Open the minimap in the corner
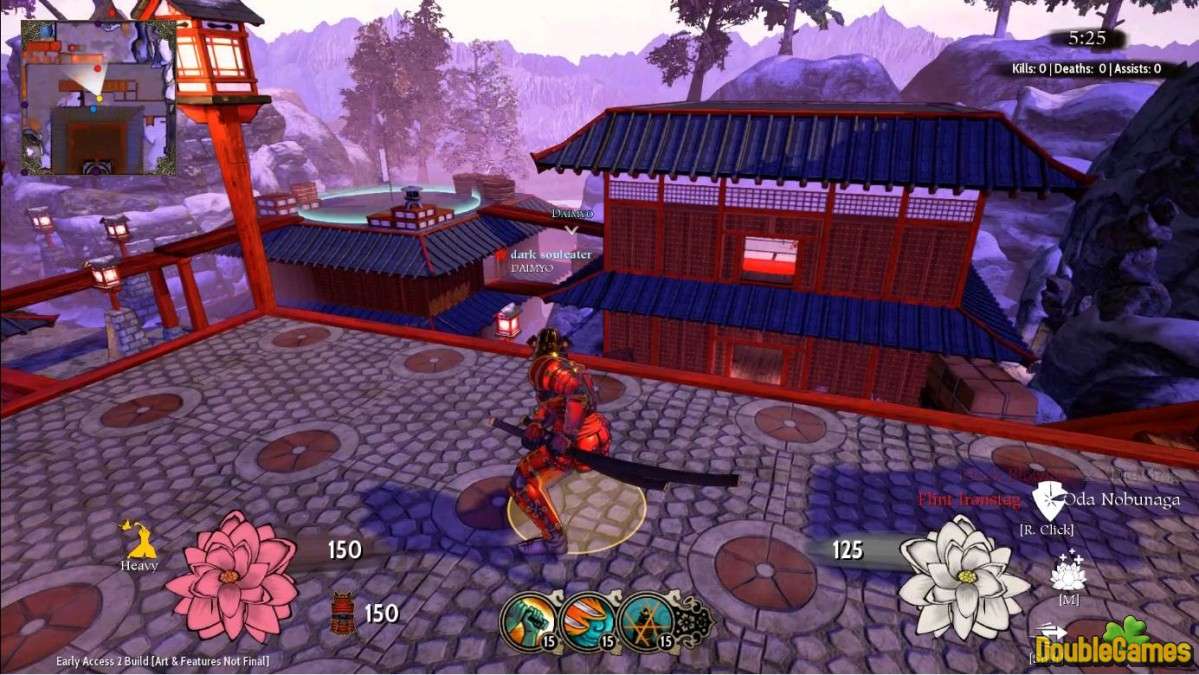The width and height of the screenshot is (1199, 675). point(99,98)
